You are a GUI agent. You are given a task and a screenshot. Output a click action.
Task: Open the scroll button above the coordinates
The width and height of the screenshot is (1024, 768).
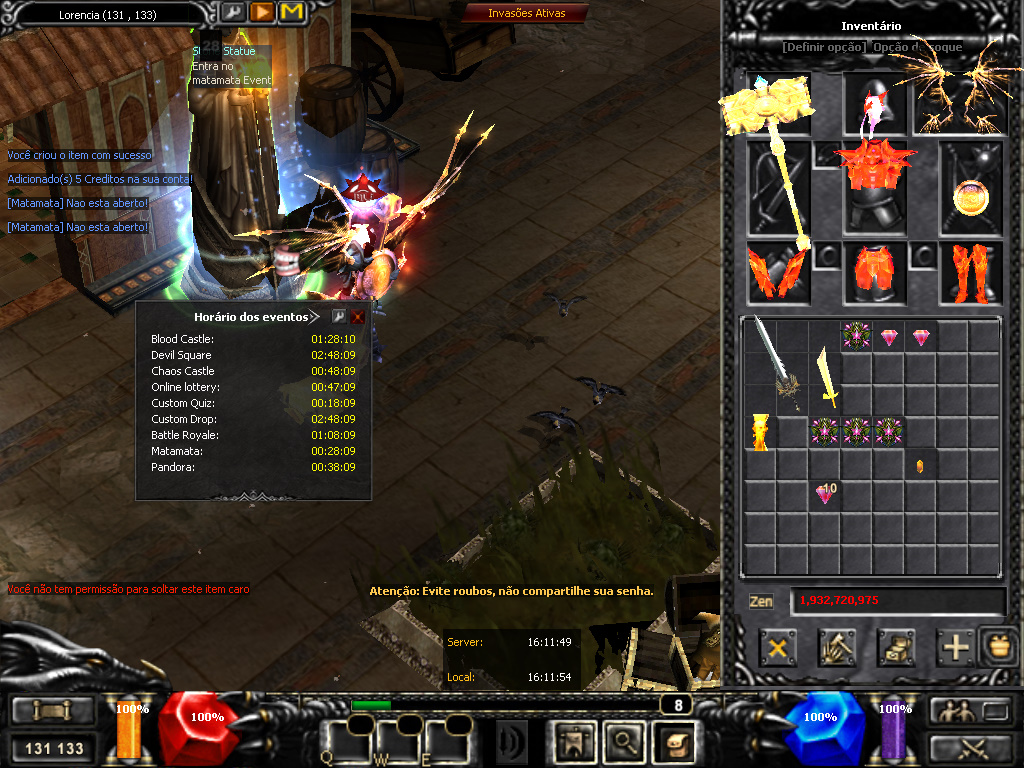(53, 712)
